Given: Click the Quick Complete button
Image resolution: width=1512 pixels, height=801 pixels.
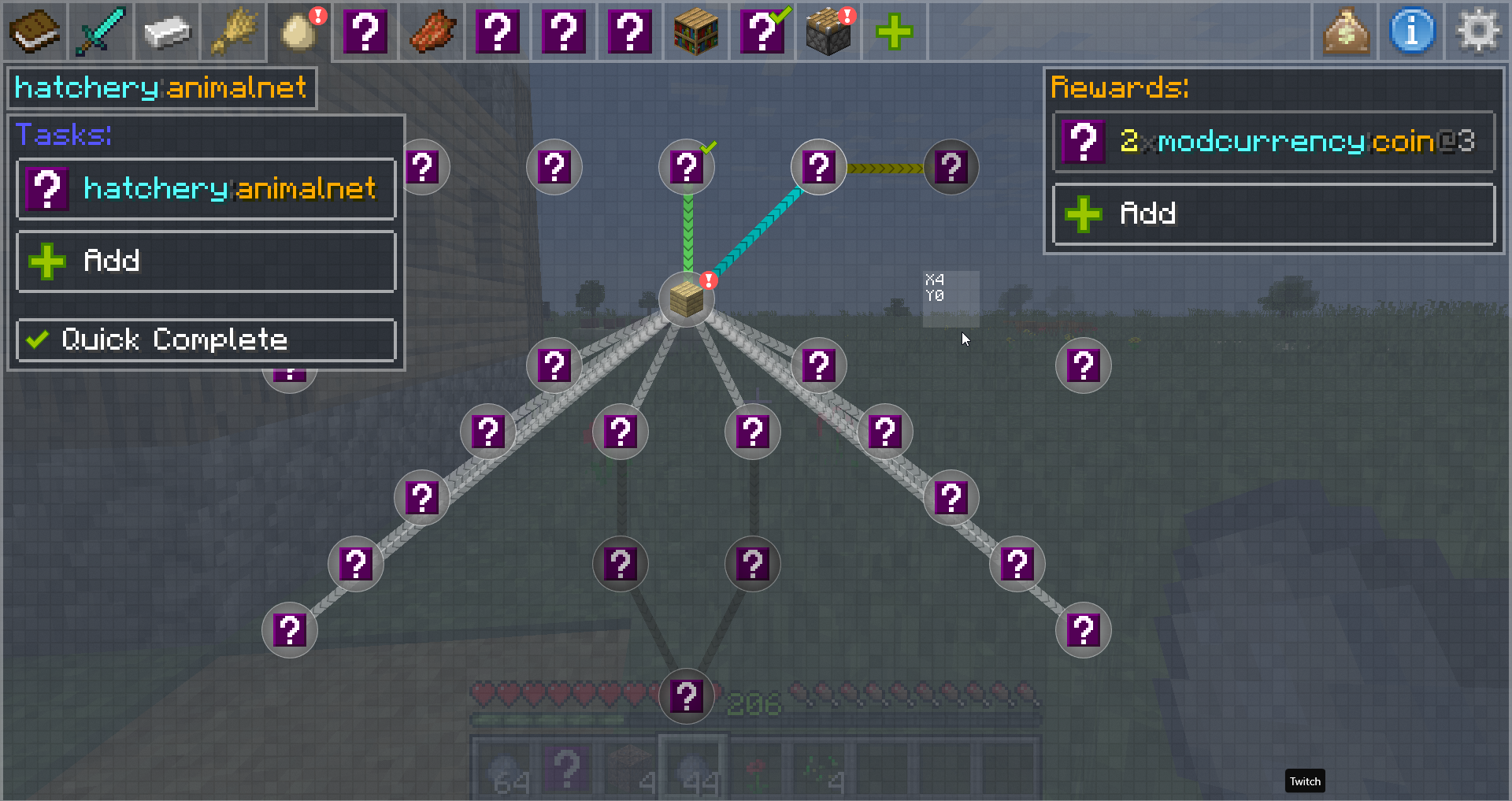Looking at the screenshot, I should point(206,339).
